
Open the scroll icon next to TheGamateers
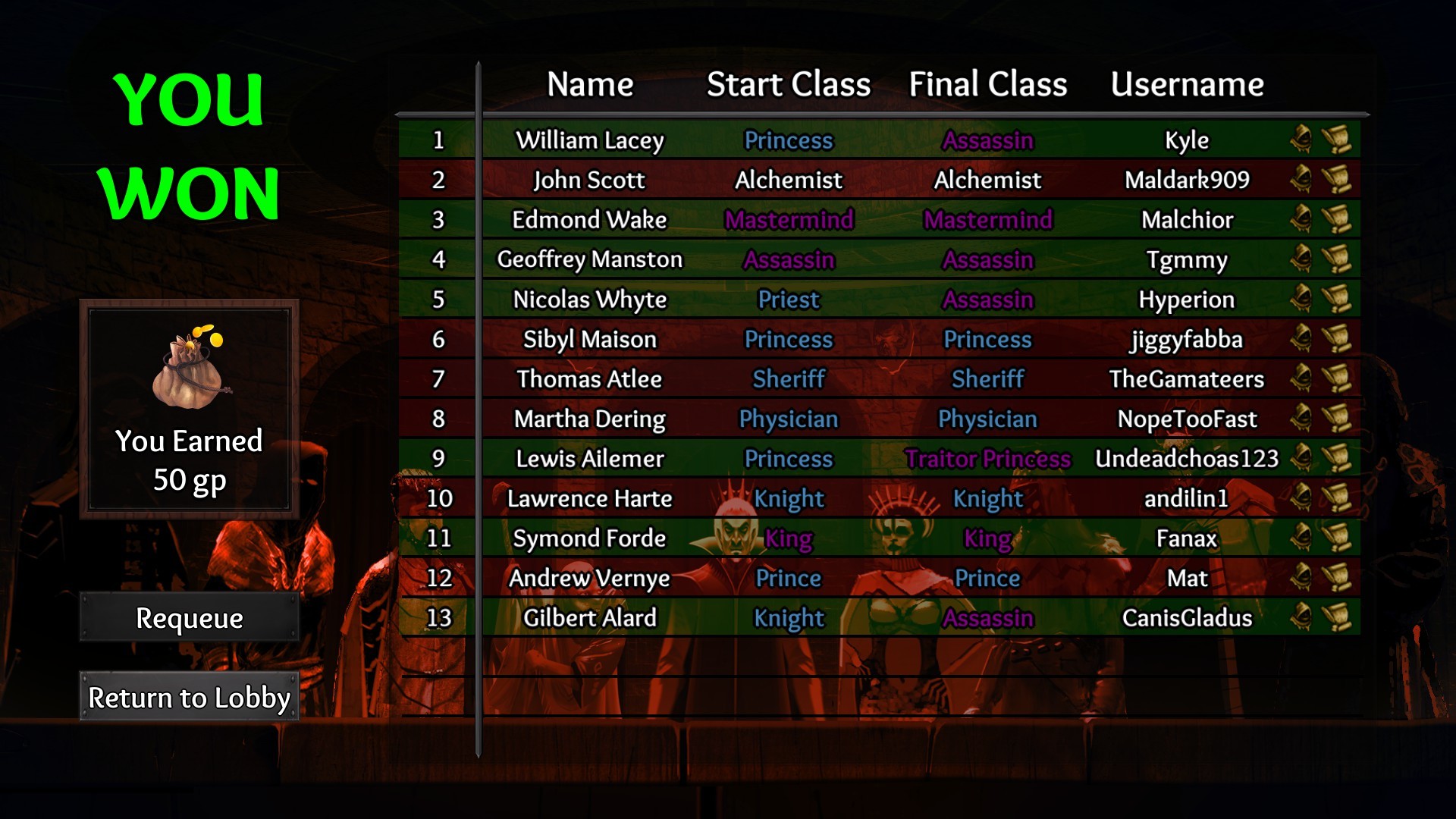click(1336, 378)
